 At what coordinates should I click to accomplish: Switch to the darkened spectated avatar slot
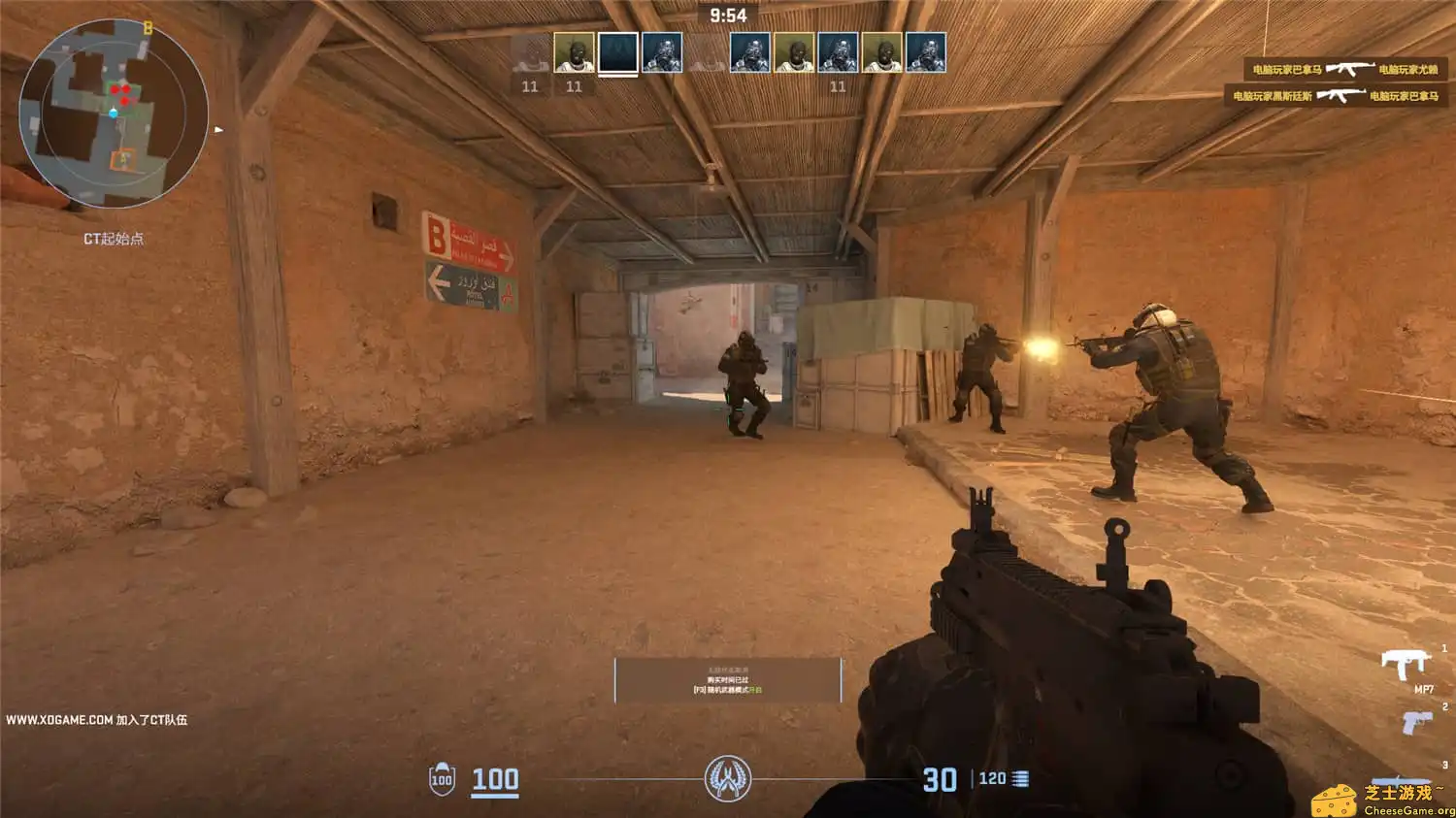[x=618, y=54]
